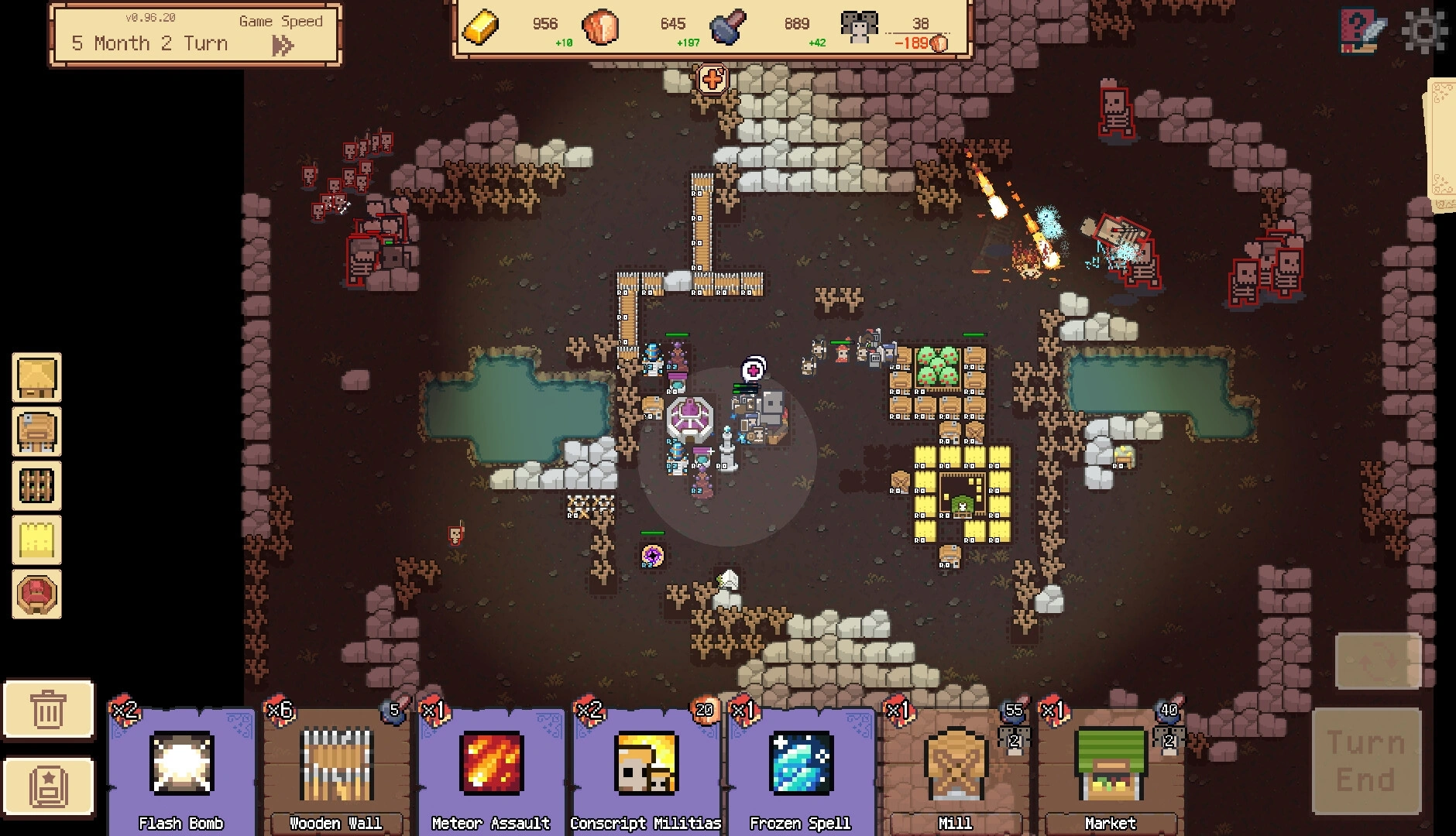Play the Meteor Assault card
Image resolution: width=1456 pixels, height=836 pixels.
tap(491, 770)
